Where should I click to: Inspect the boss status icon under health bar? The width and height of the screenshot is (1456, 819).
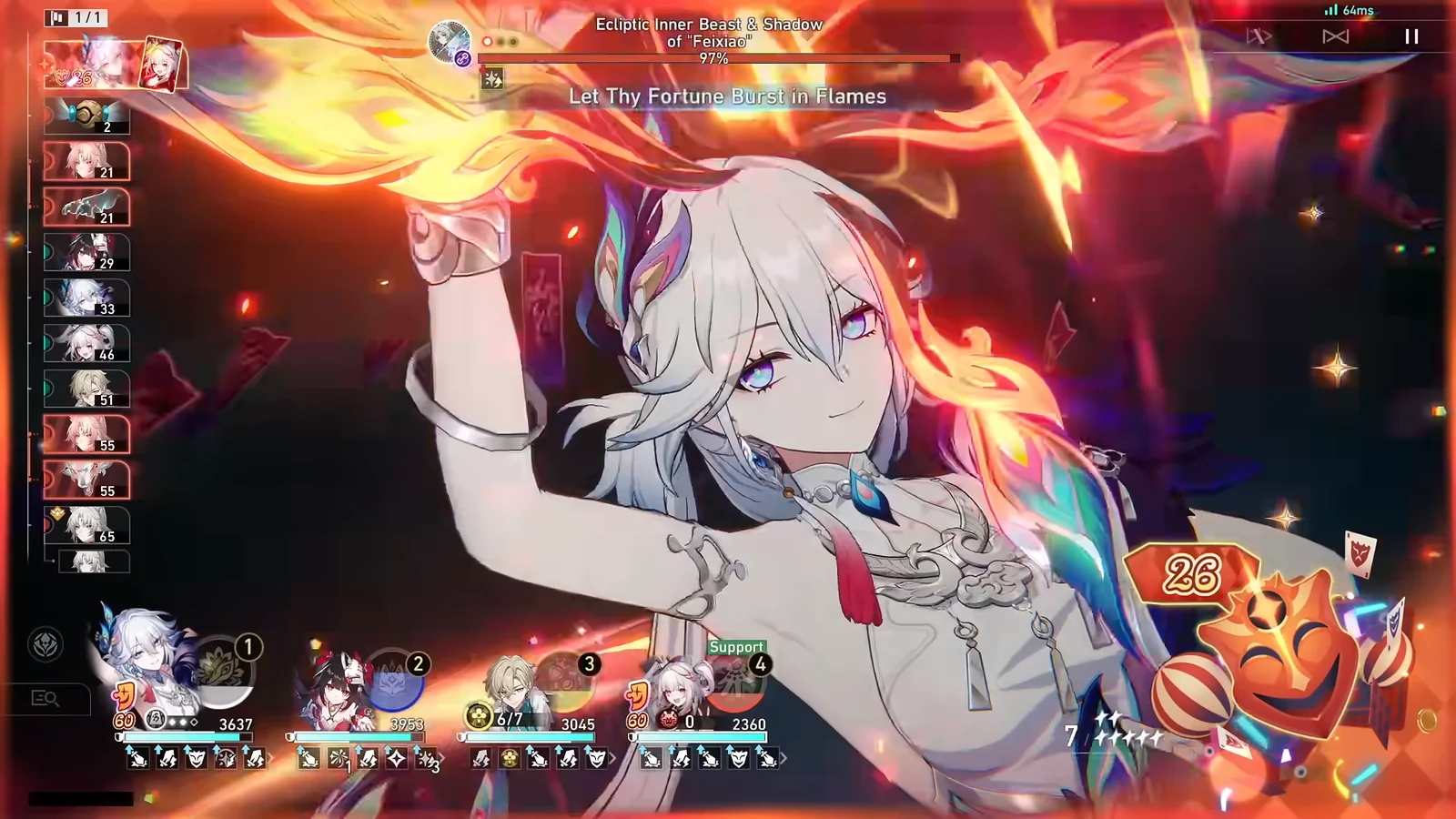coord(492,79)
